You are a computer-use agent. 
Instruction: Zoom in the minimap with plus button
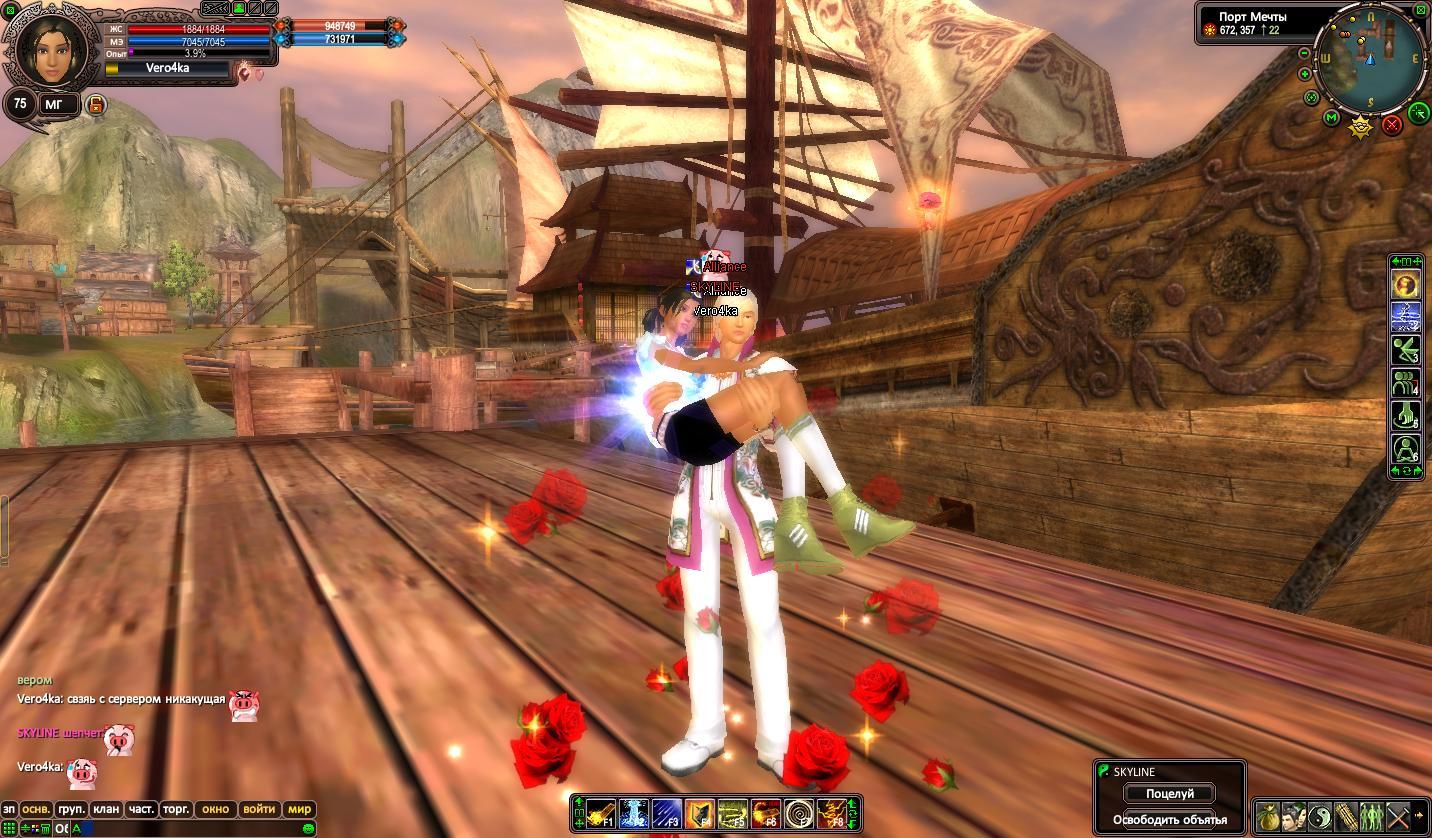(1305, 74)
